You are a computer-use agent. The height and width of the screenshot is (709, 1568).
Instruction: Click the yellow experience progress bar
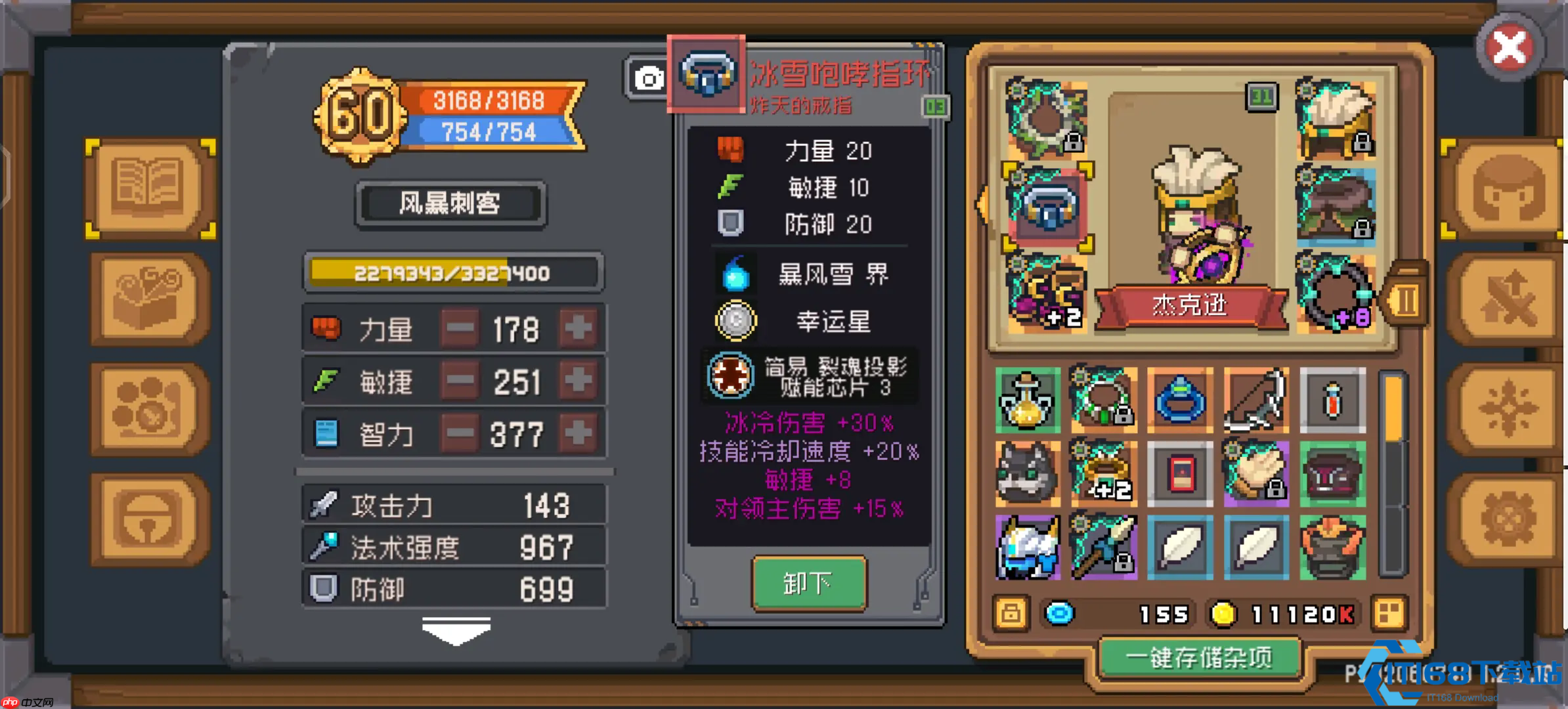(452, 272)
